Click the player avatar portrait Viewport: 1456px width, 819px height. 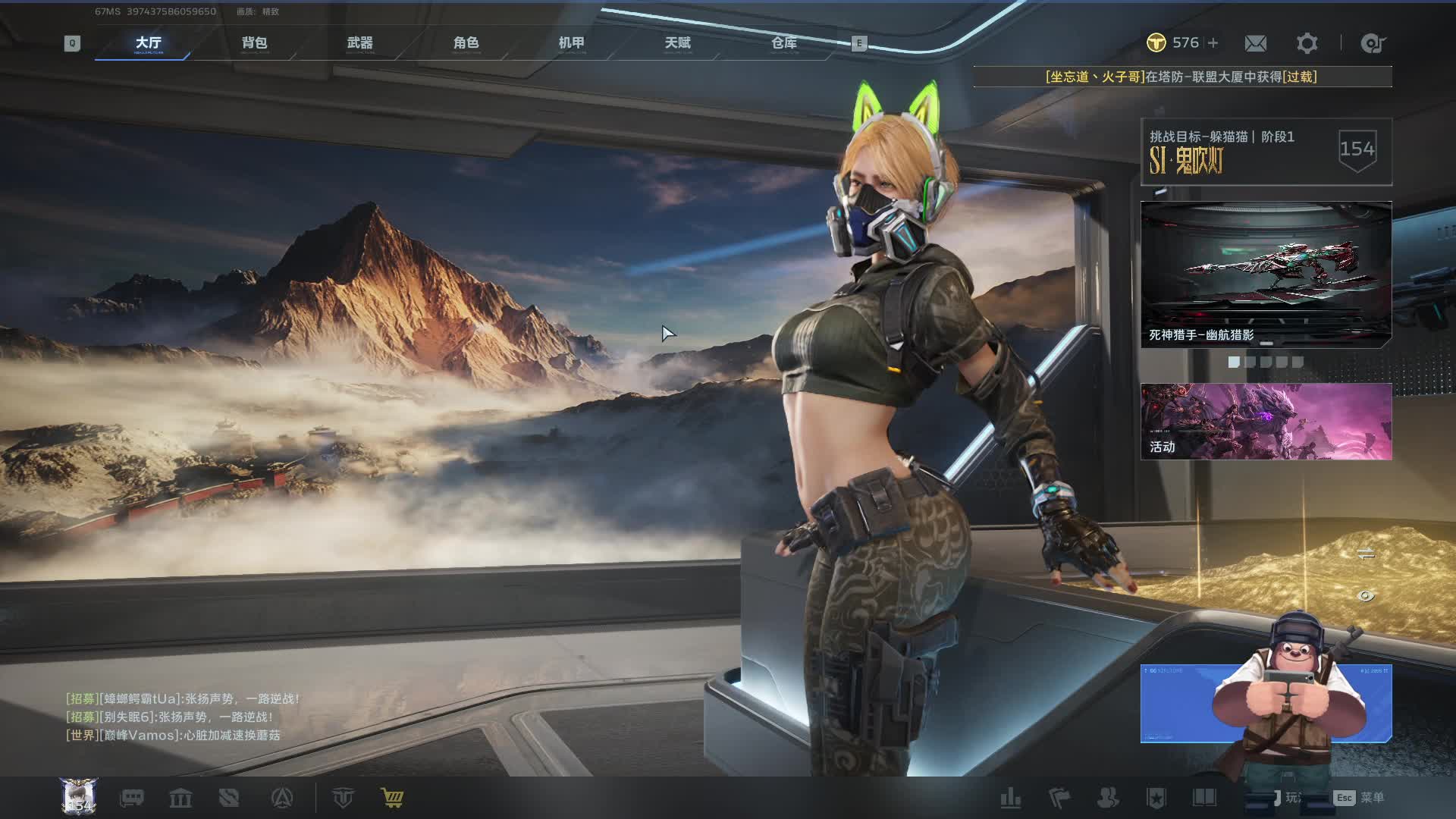pos(79,796)
